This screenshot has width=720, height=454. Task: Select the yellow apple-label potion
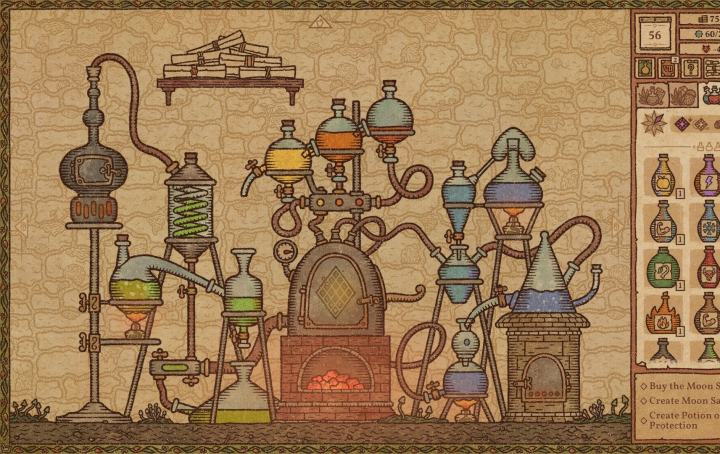pyautogui.click(x=662, y=176)
